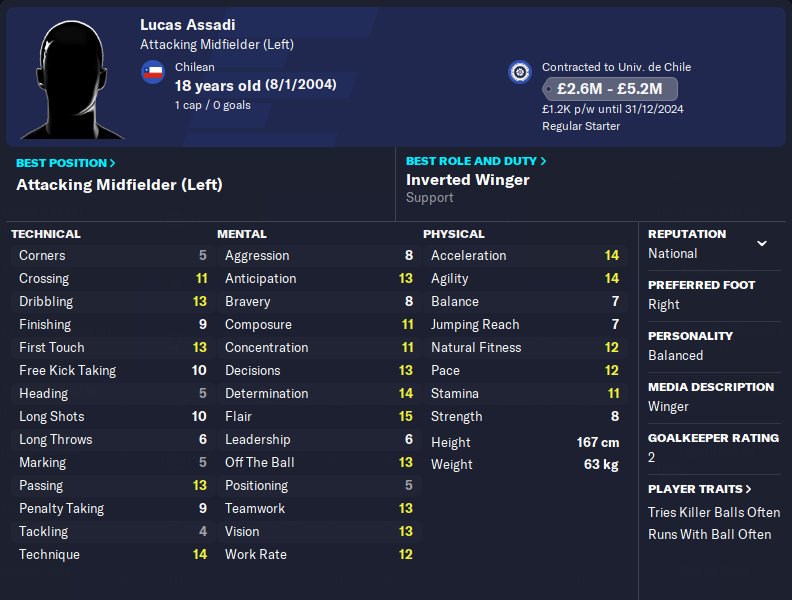Screen dimensions: 792x600
Task: Click the Lucas Assadi player name
Action: pyautogui.click(x=188, y=24)
